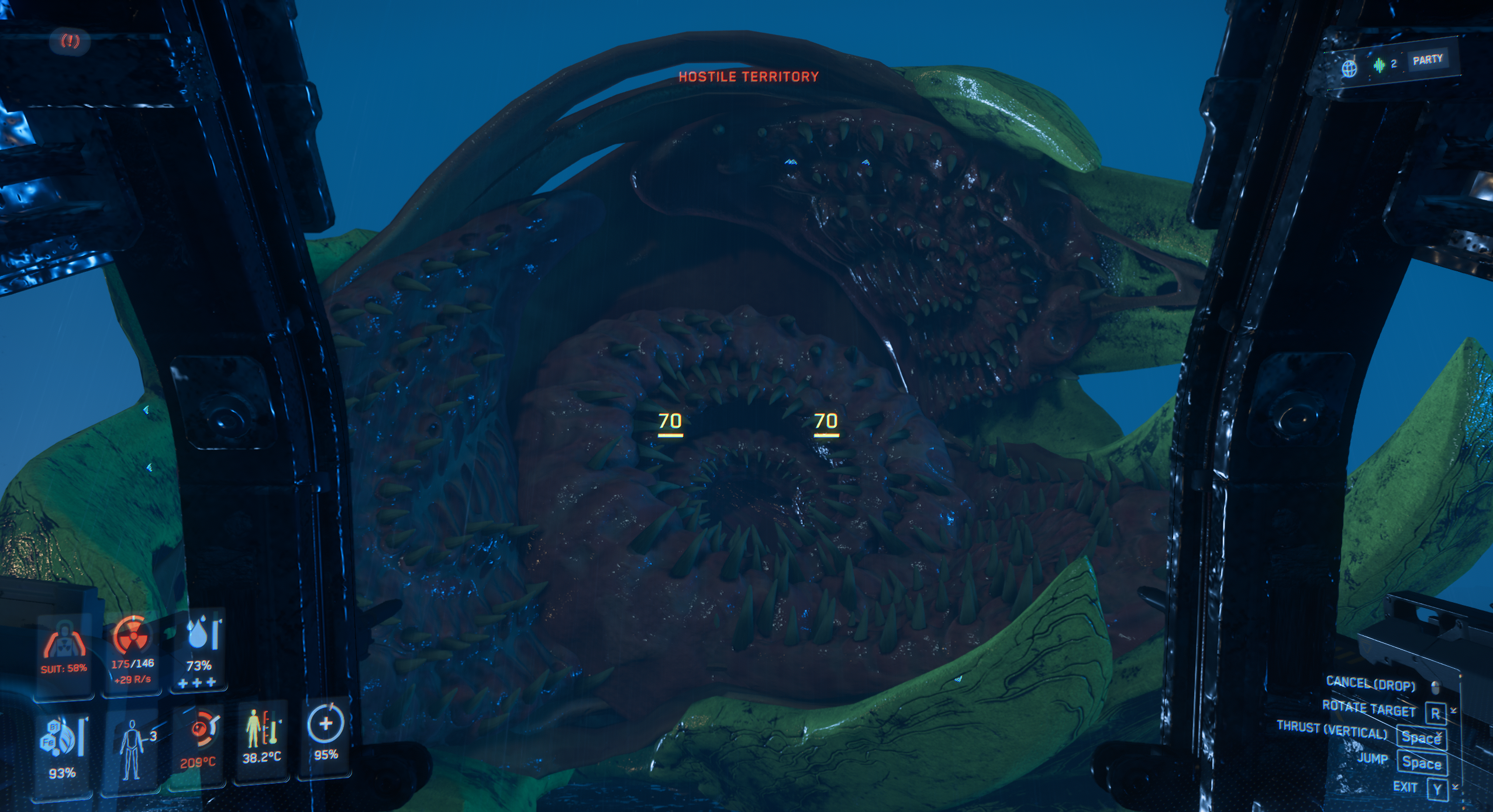Select the radiation suit status icon
1493x812 pixels.
64,642
